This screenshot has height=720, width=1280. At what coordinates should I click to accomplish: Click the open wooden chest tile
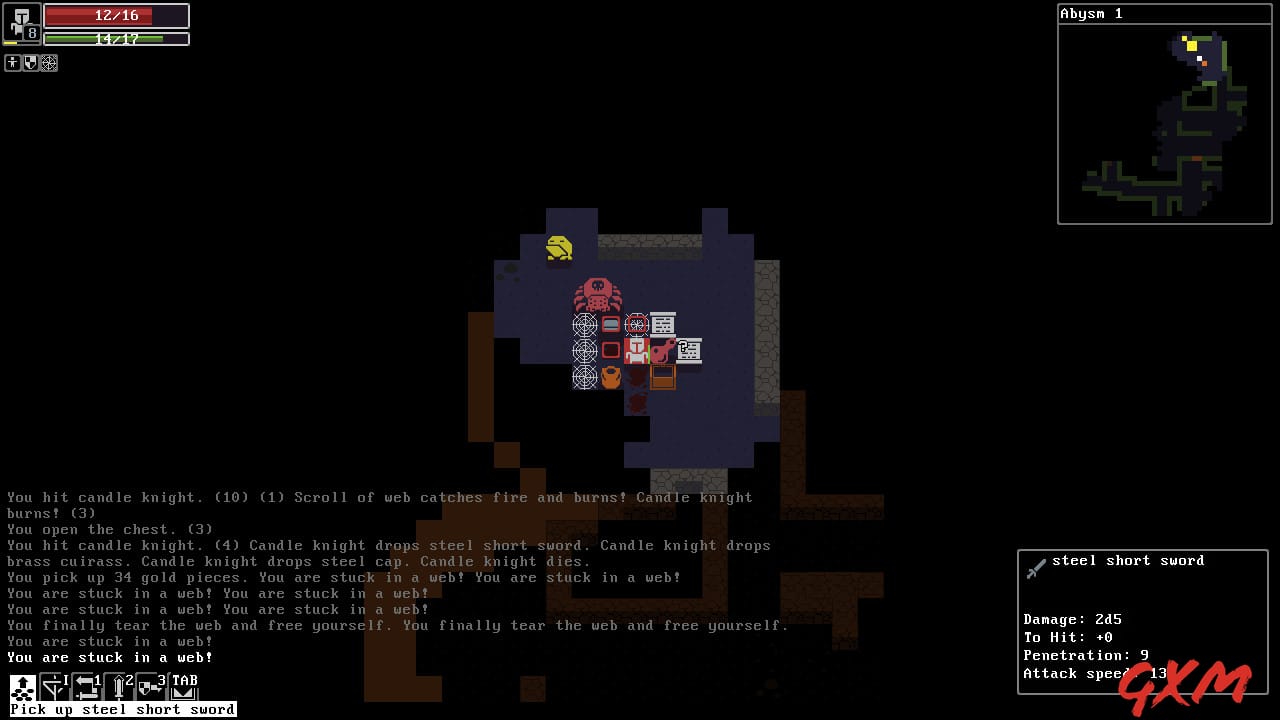coord(664,377)
